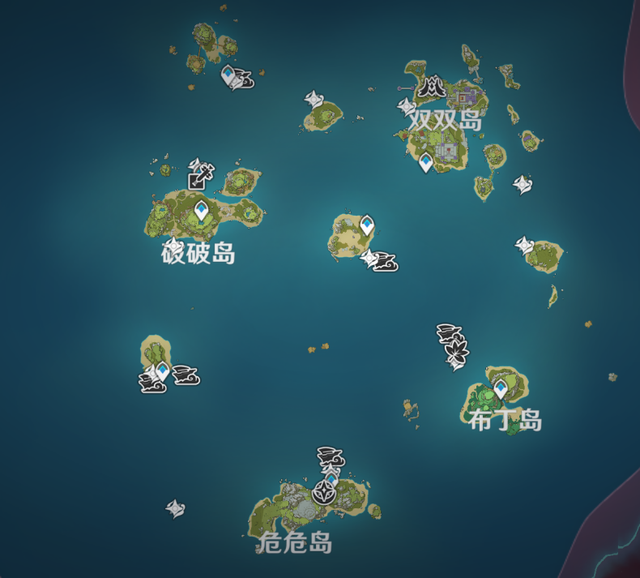The width and height of the screenshot is (640, 578).
Task: Click the circular emblem marker on 危危岛
Action: click(325, 492)
